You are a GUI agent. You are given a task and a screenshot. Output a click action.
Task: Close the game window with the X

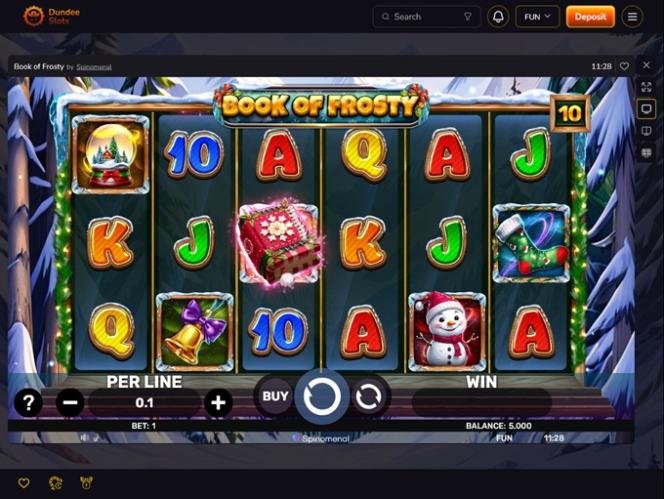[x=646, y=65]
